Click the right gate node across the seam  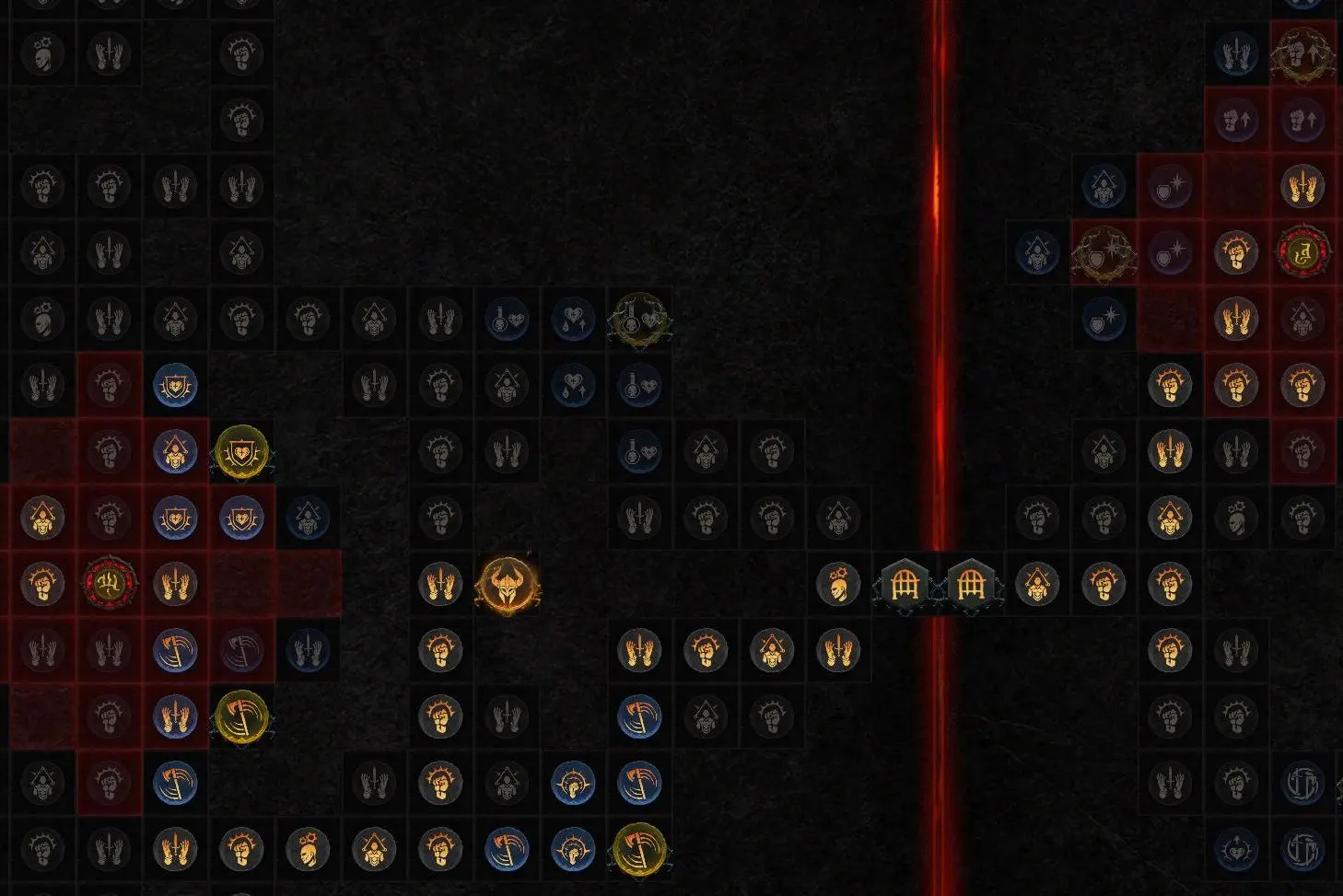[x=972, y=585]
